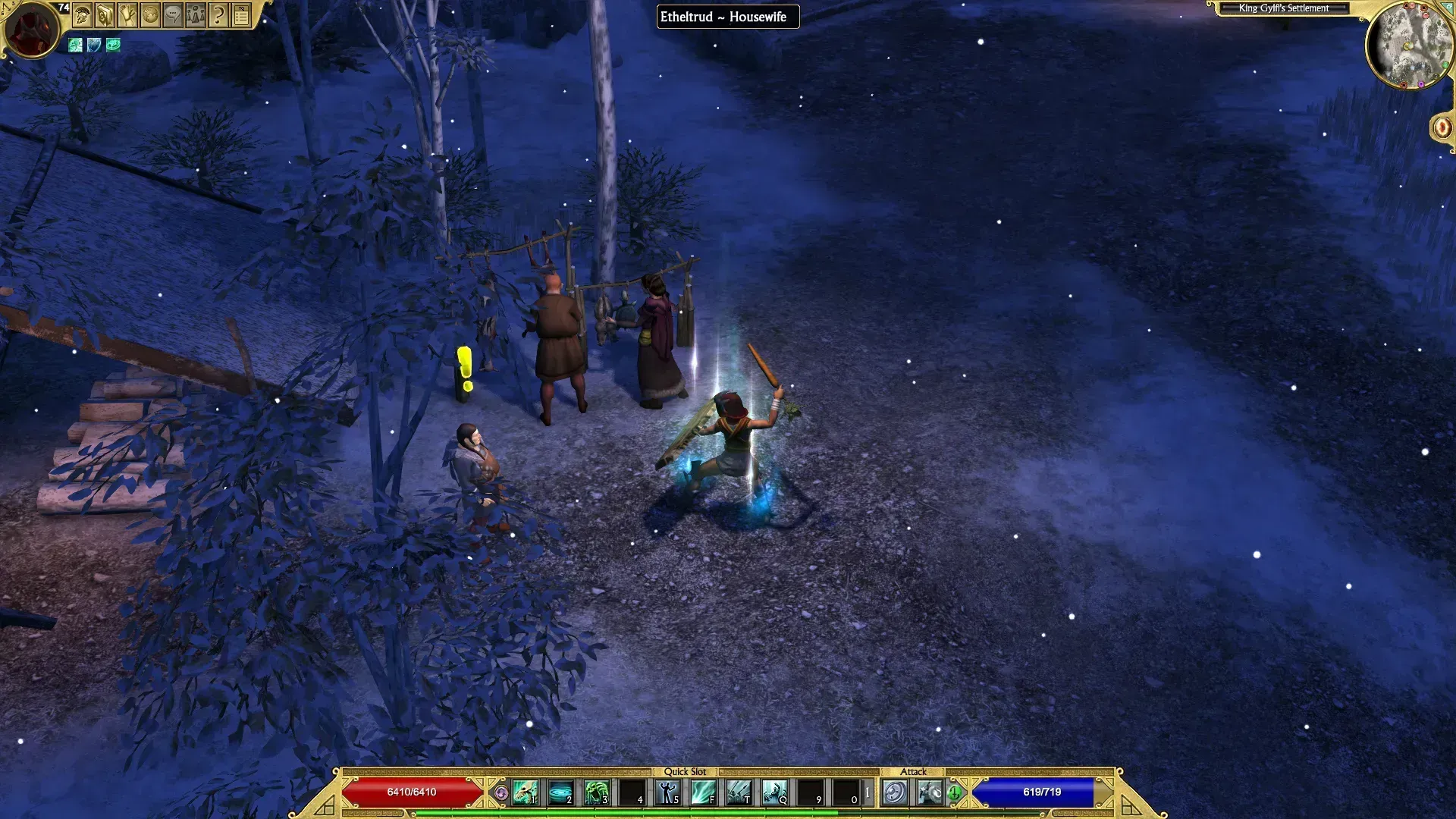Click the green weapon swap button

pyautogui.click(x=954, y=792)
